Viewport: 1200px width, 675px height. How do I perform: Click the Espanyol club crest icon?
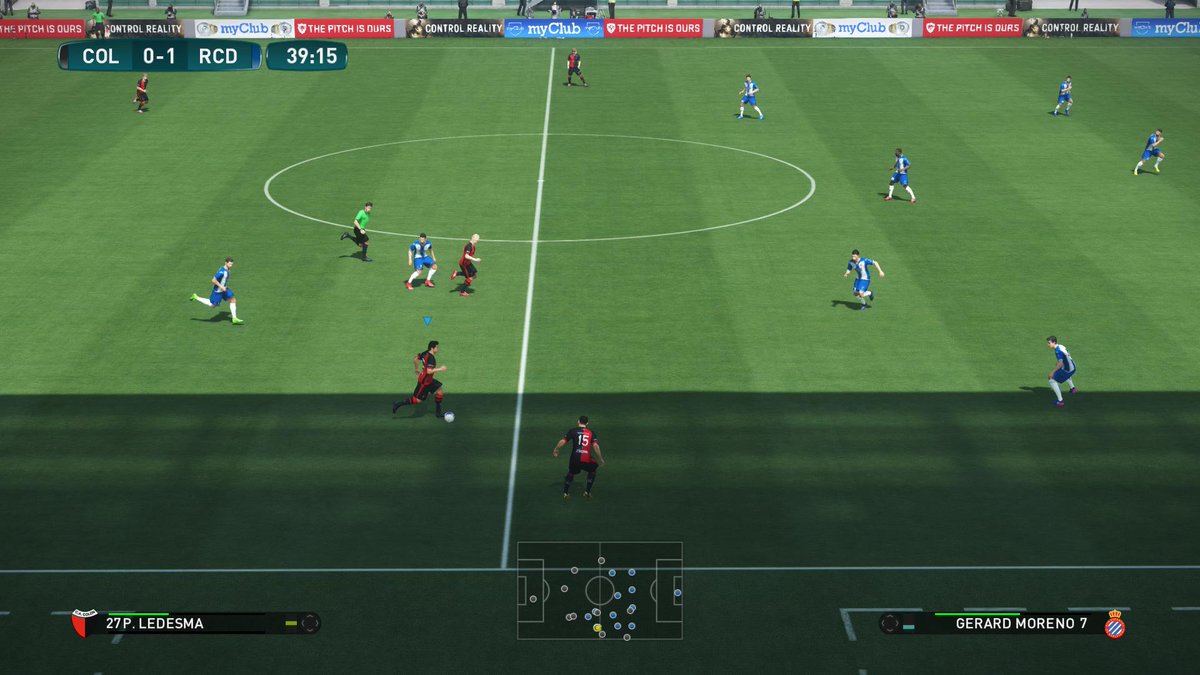click(x=1114, y=624)
